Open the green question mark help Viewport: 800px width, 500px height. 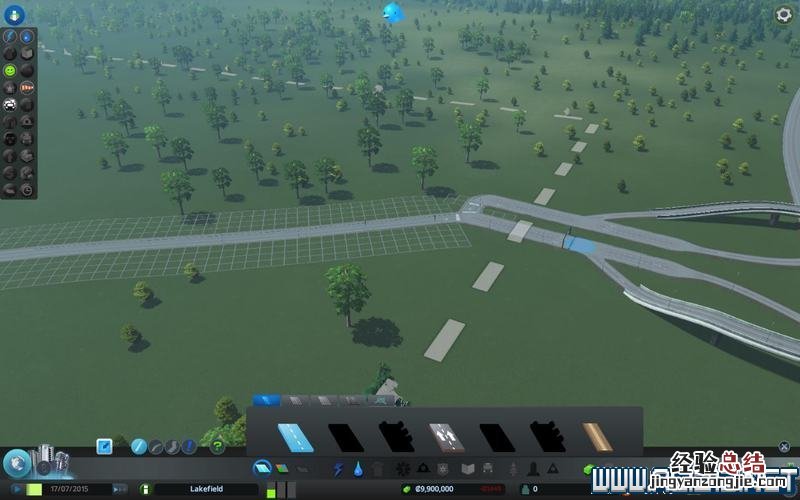click(217, 446)
